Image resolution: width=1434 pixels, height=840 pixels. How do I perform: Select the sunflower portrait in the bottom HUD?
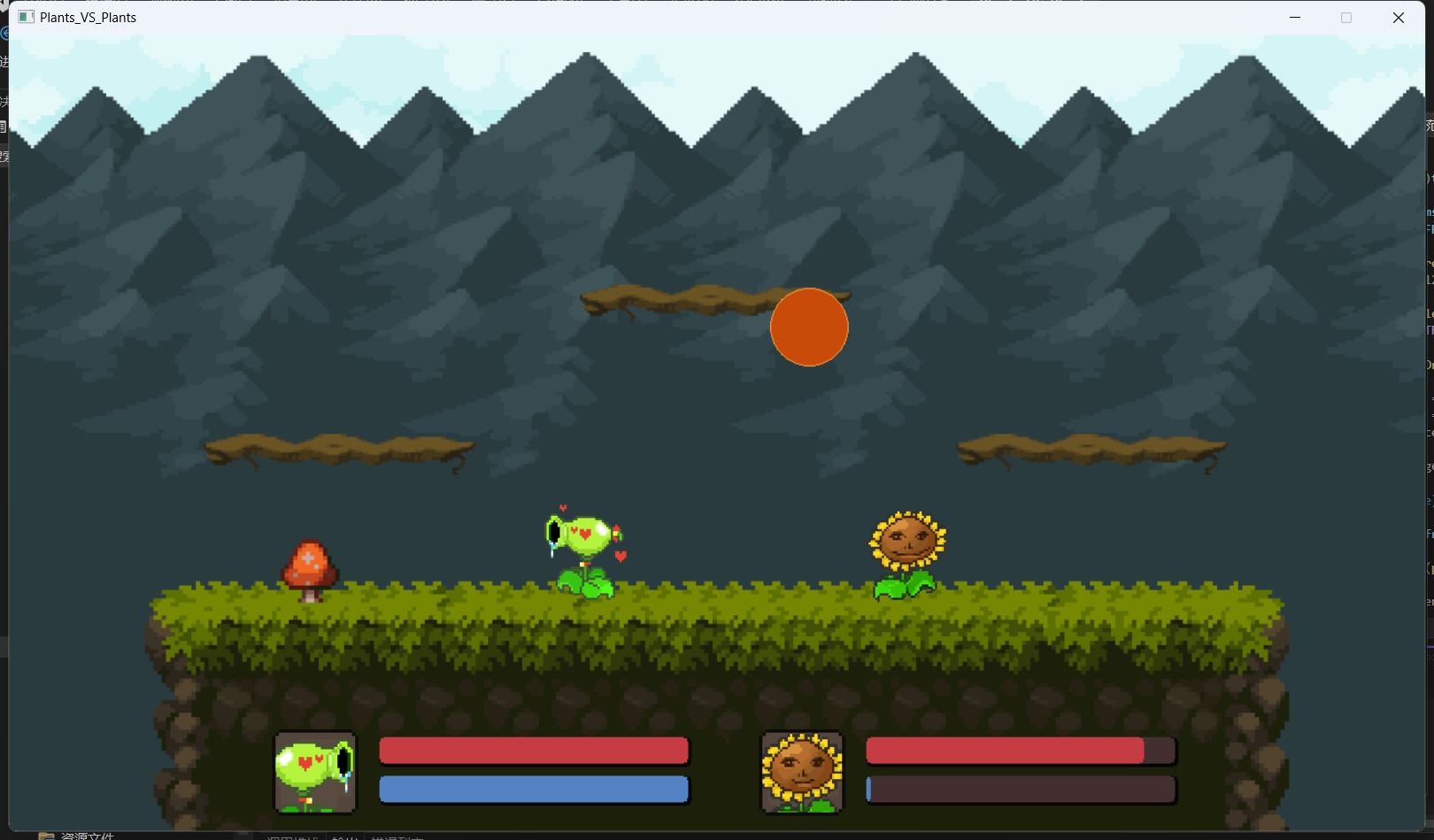pyautogui.click(x=801, y=771)
